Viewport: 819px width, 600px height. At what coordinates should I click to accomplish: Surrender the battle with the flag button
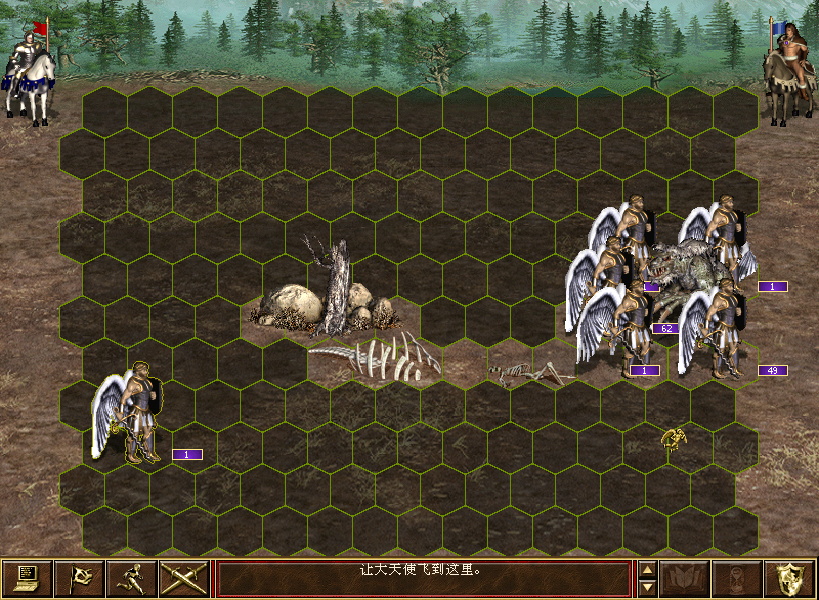pos(79,579)
